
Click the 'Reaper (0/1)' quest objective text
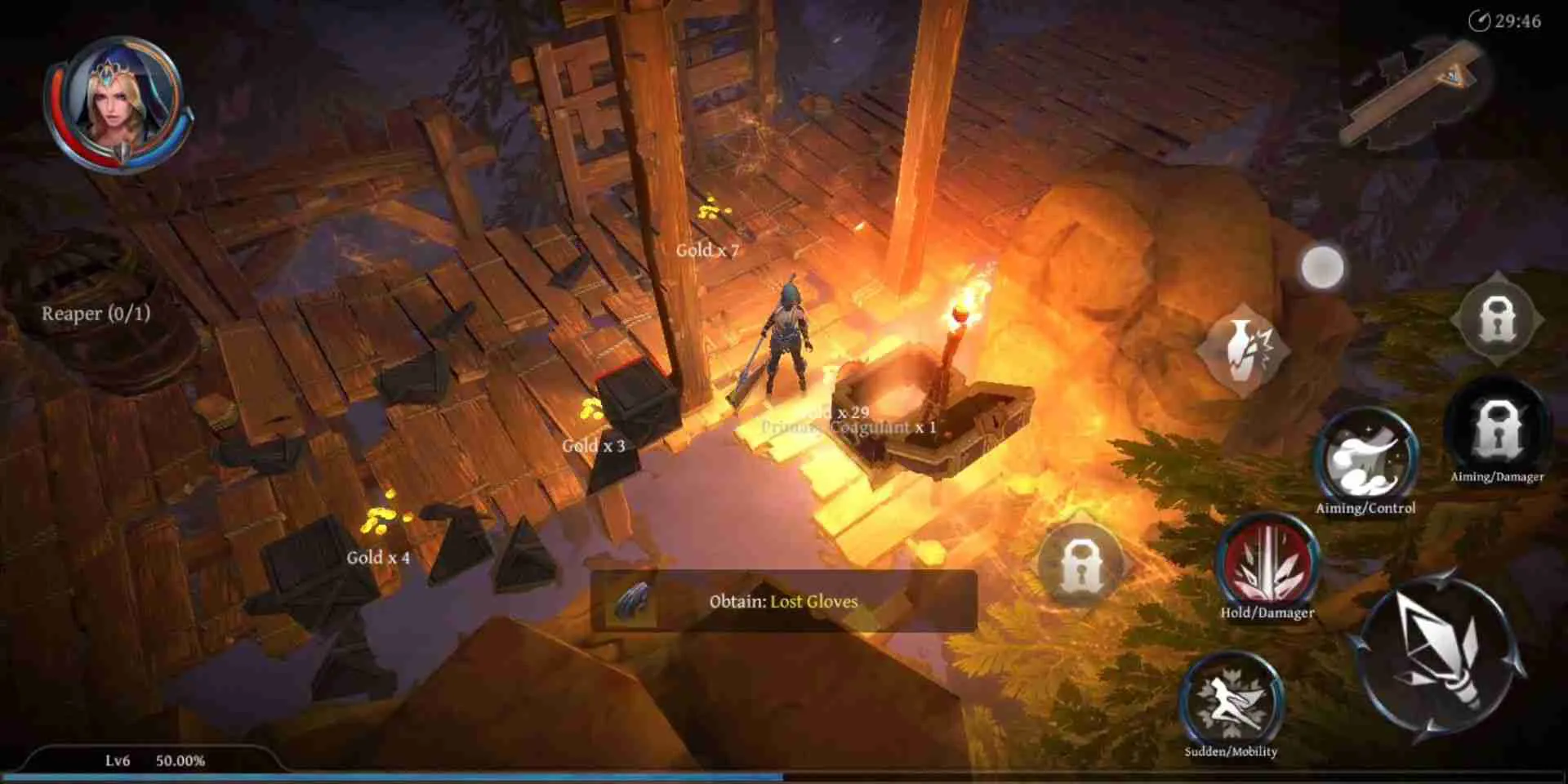pyautogui.click(x=98, y=314)
